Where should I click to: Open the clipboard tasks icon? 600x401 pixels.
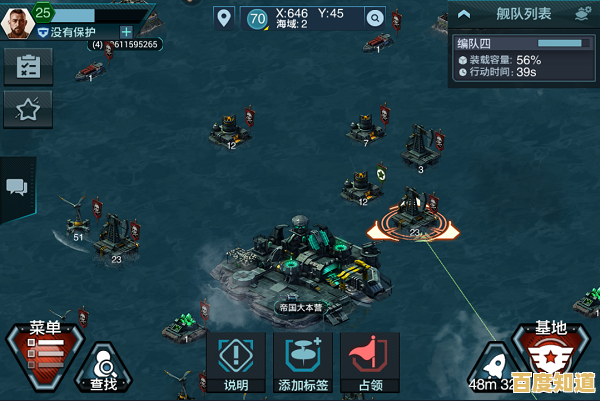28,67
